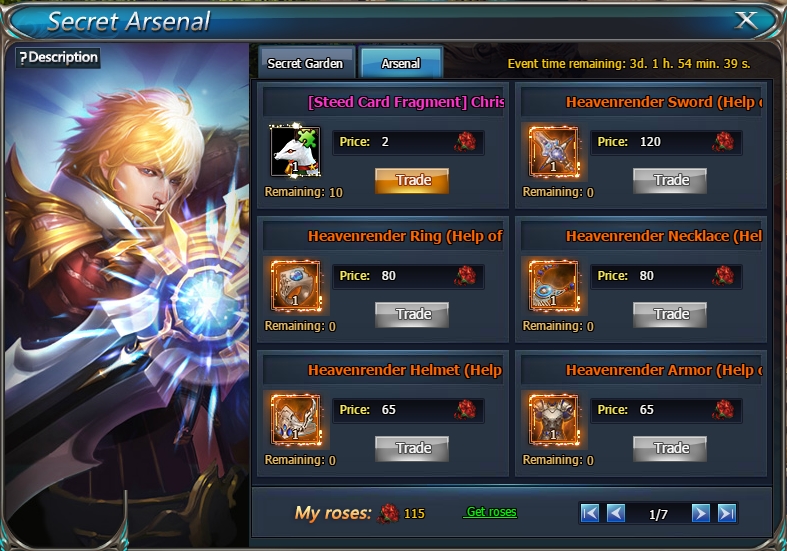Trade for the Heavenrender Armor
The height and width of the screenshot is (551, 787).
coord(670,448)
